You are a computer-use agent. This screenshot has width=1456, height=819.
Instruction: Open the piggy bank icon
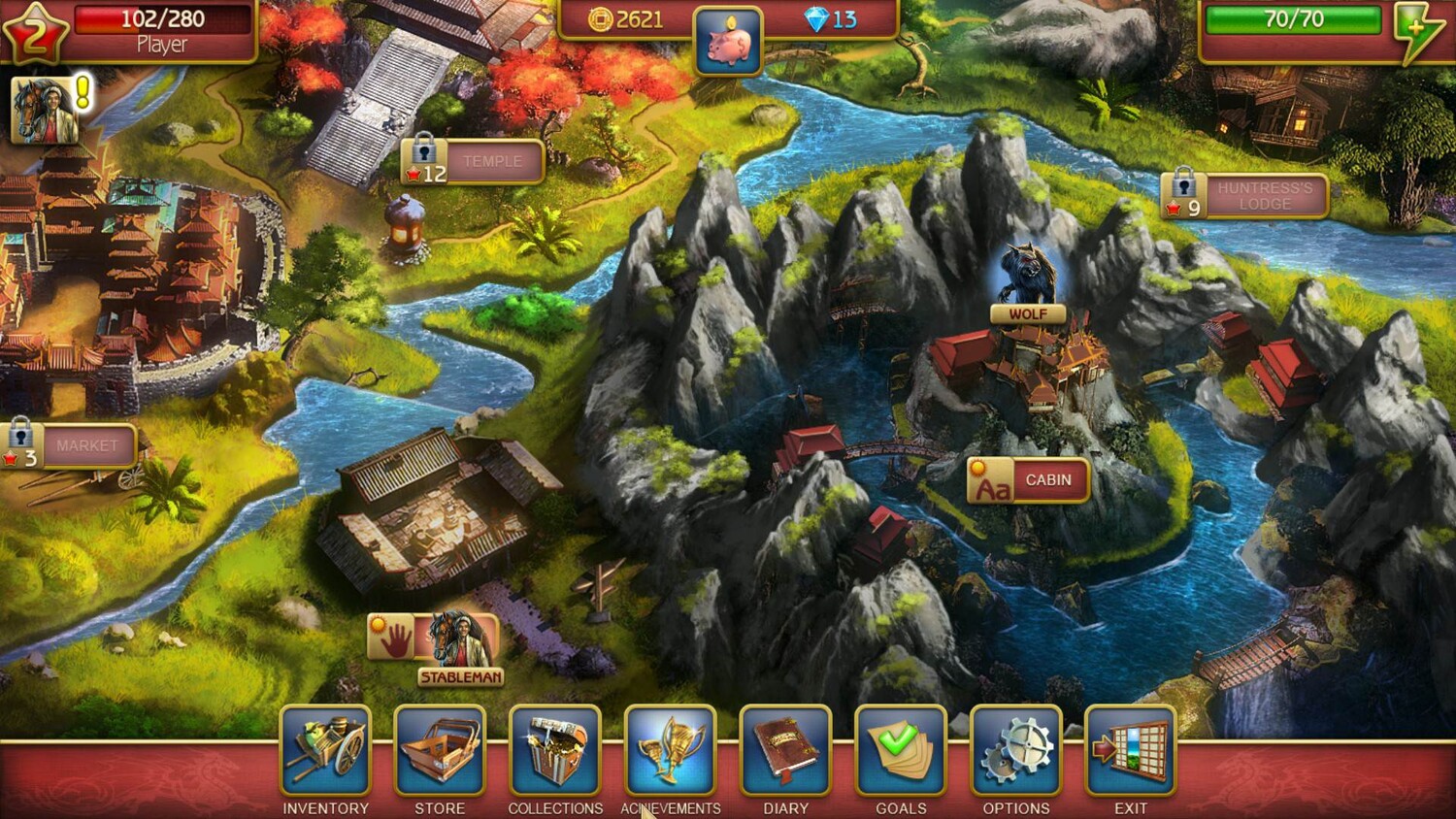pyautogui.click(x=729, y=42)
